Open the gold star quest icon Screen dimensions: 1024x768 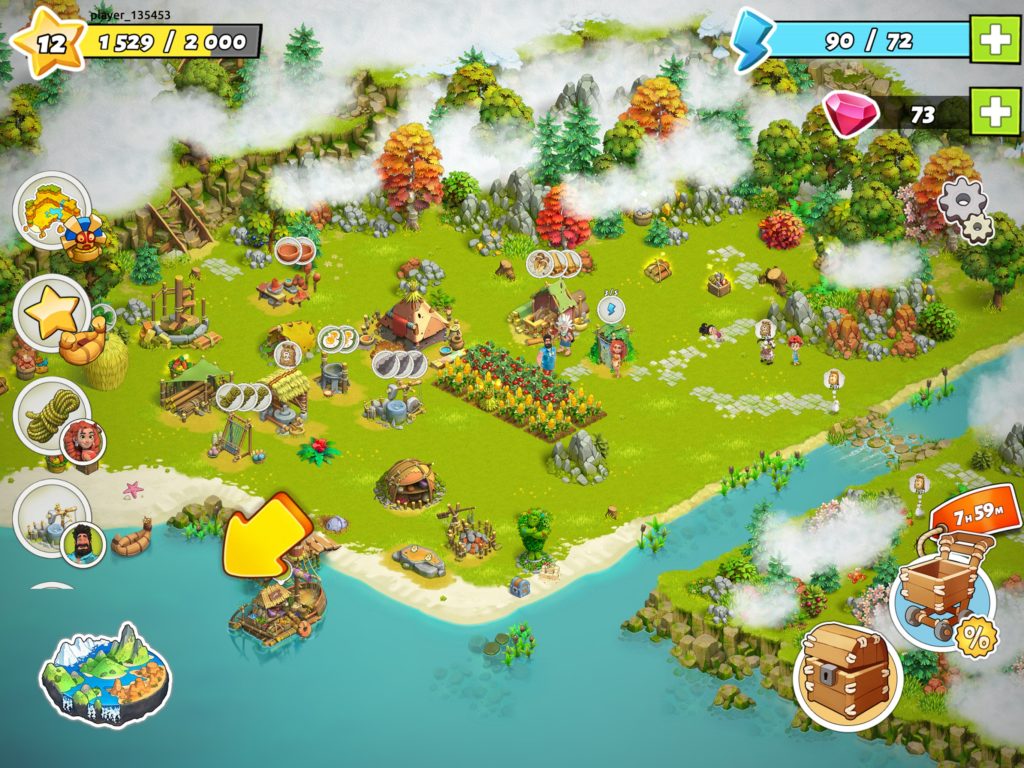click(52, 314)
